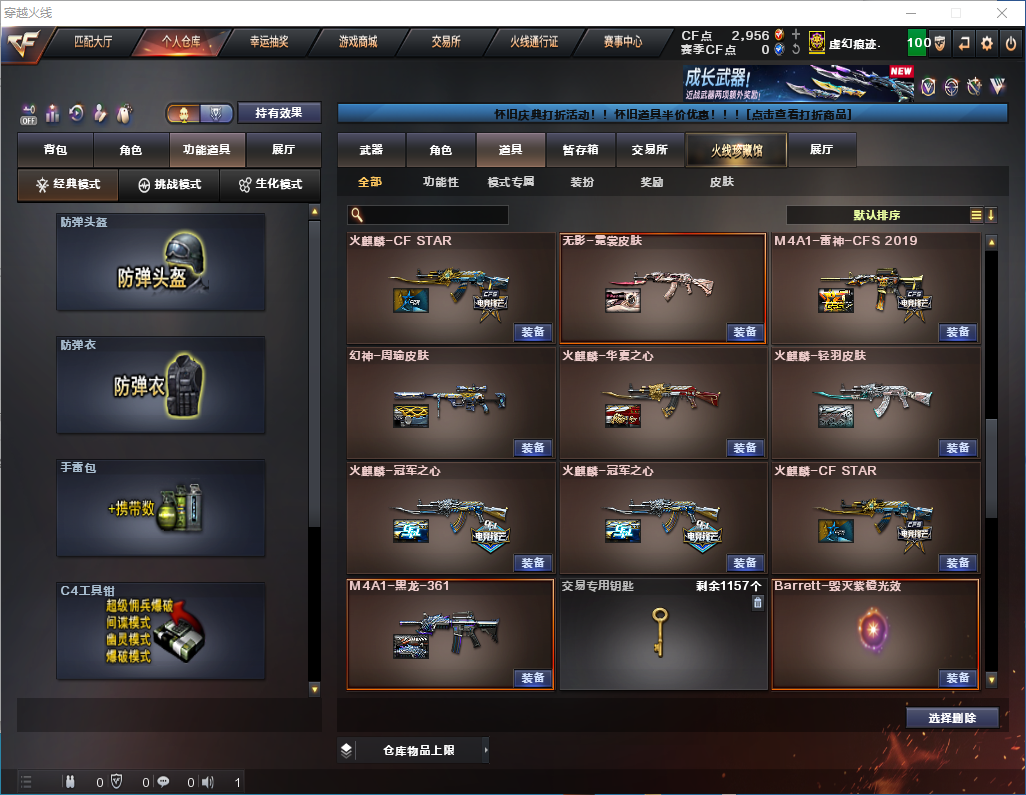Filter items by 功能性 category

tap(440, 183)
